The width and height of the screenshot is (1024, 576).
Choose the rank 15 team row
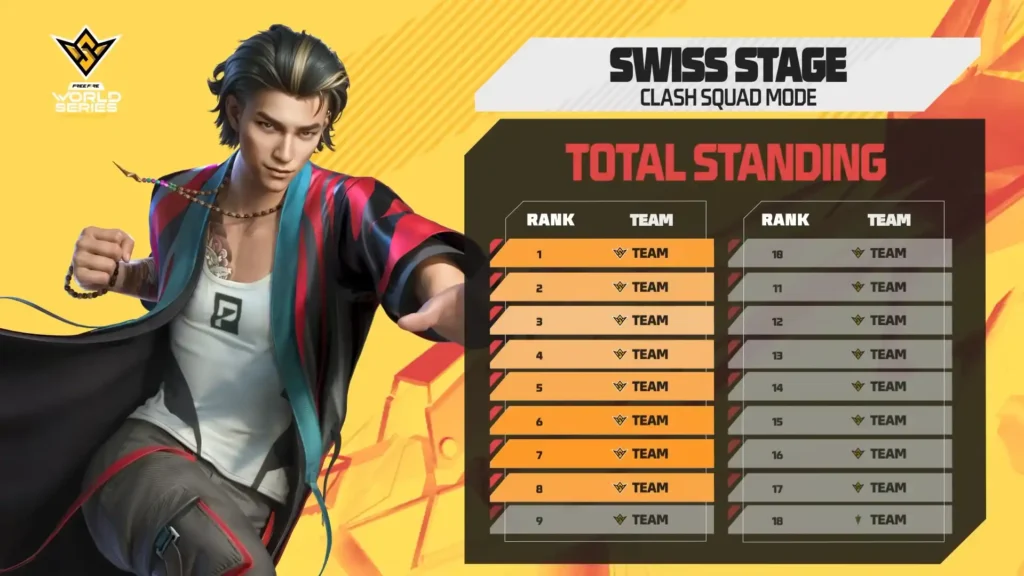tap(841, 420)
